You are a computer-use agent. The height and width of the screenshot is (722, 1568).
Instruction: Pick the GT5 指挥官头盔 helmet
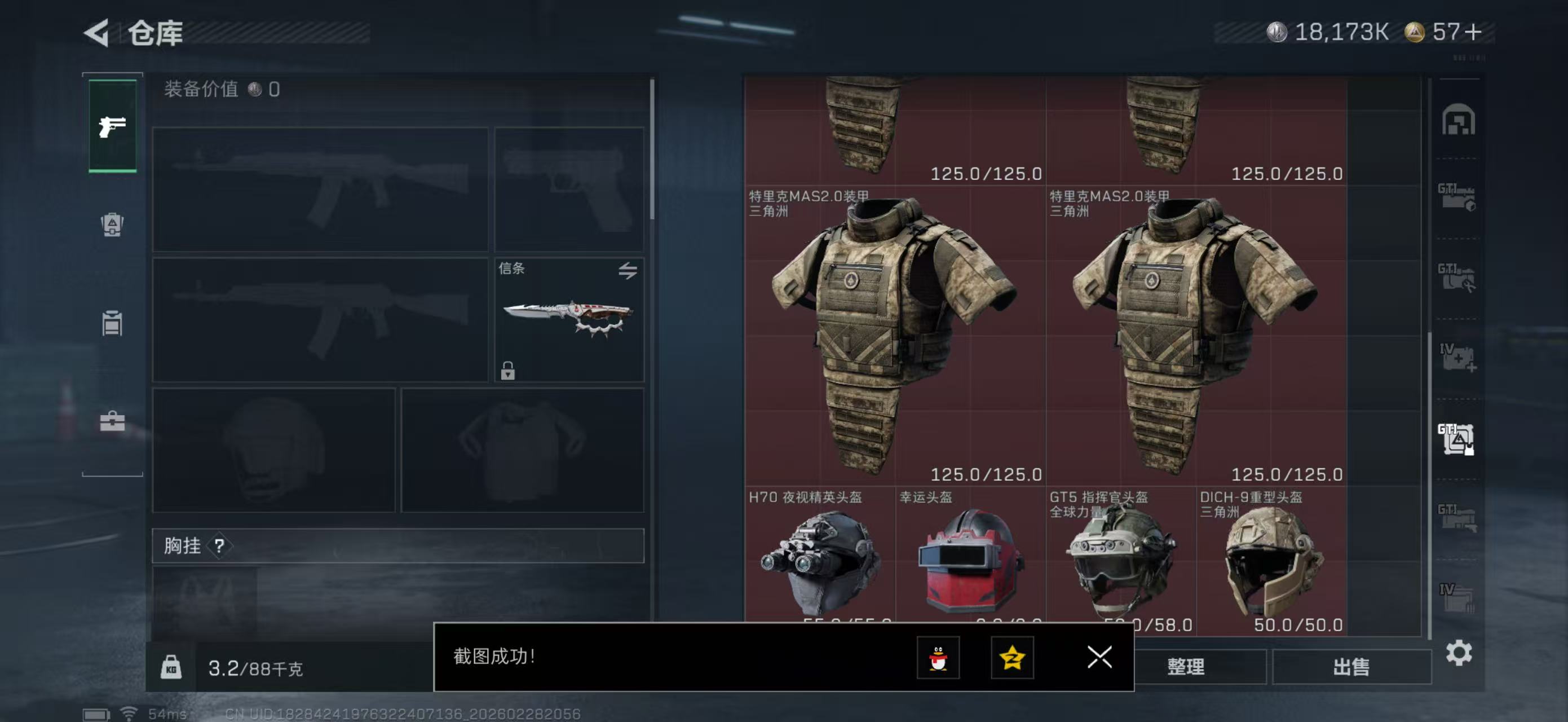click(1121, 561)
